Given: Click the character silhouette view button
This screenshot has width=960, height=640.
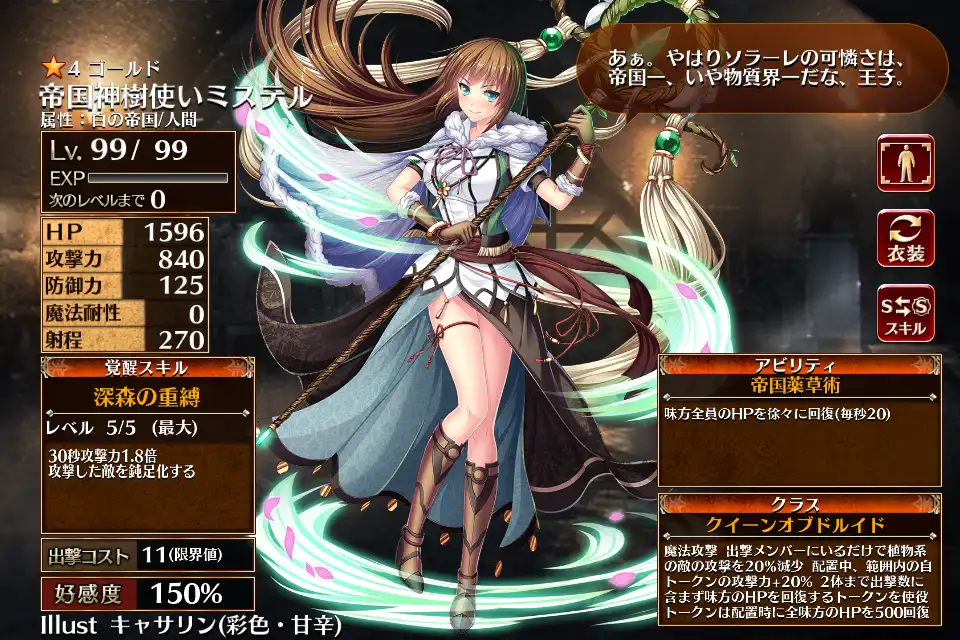Looking at the screenshot, I should (905, 163).
